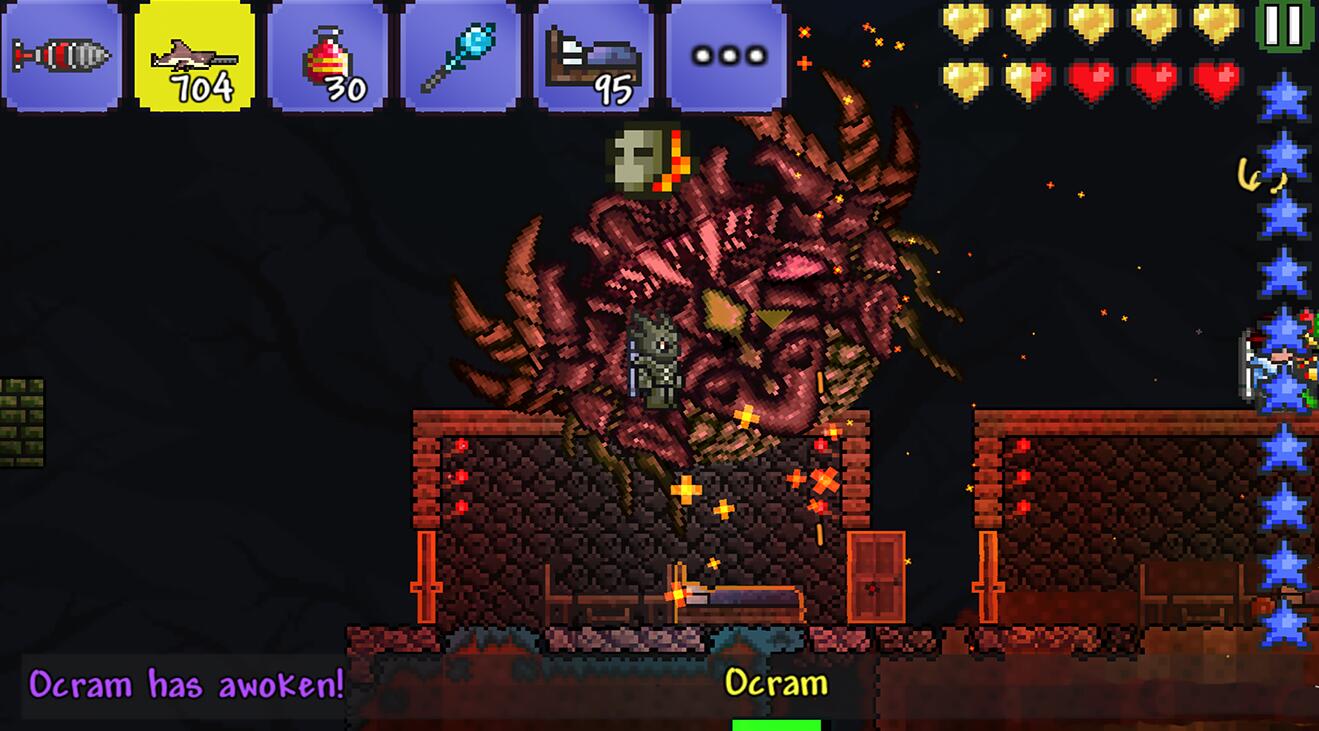Use the red healing potion slot
Screen dimensions: 1319x731
coord(327,55)
